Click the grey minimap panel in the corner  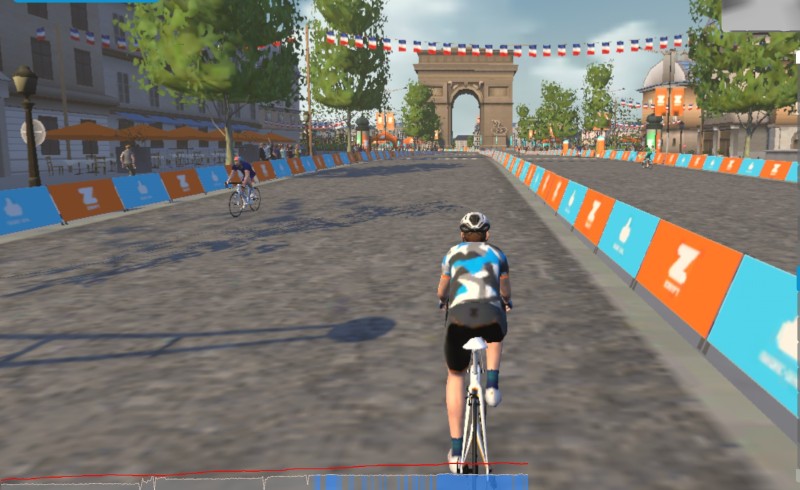tap(759, 14)
